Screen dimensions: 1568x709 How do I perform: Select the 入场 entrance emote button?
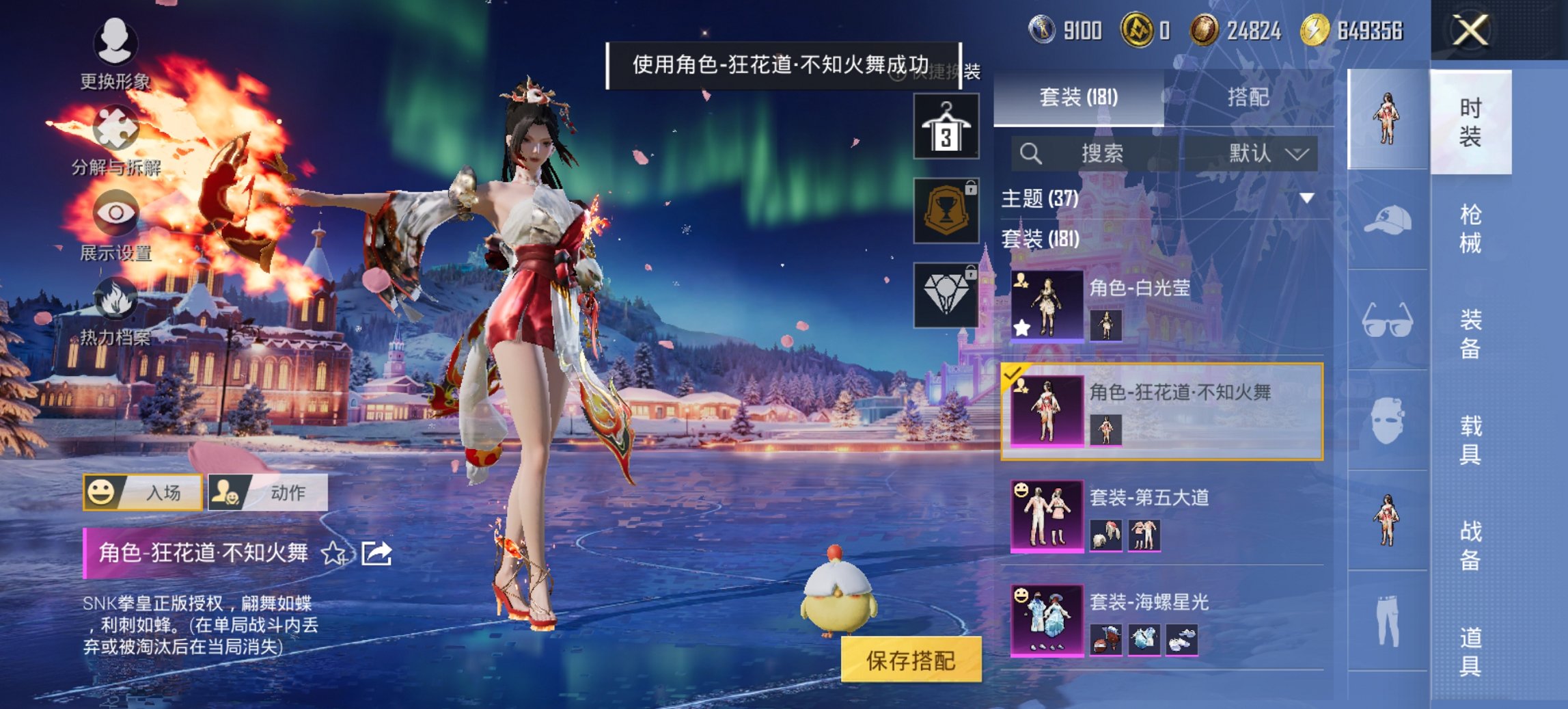pyautogui.click(x=143, y=492)
